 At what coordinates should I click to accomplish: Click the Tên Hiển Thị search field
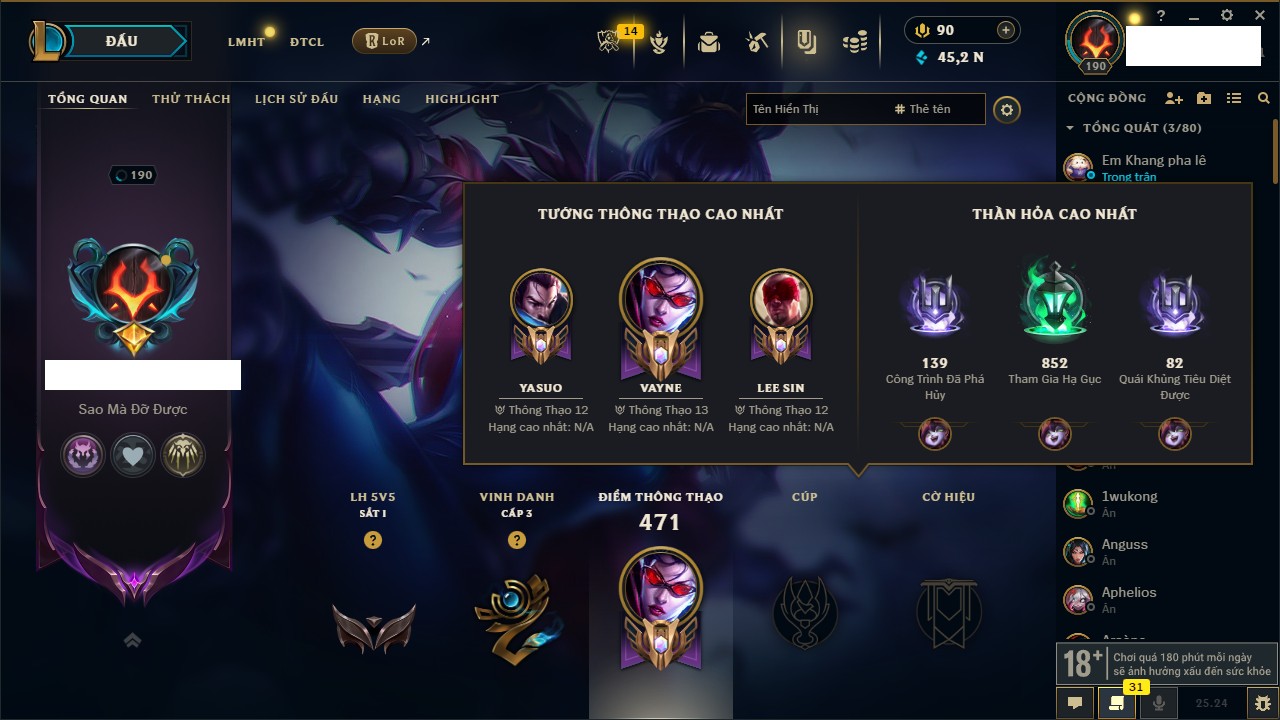point(815,109)
